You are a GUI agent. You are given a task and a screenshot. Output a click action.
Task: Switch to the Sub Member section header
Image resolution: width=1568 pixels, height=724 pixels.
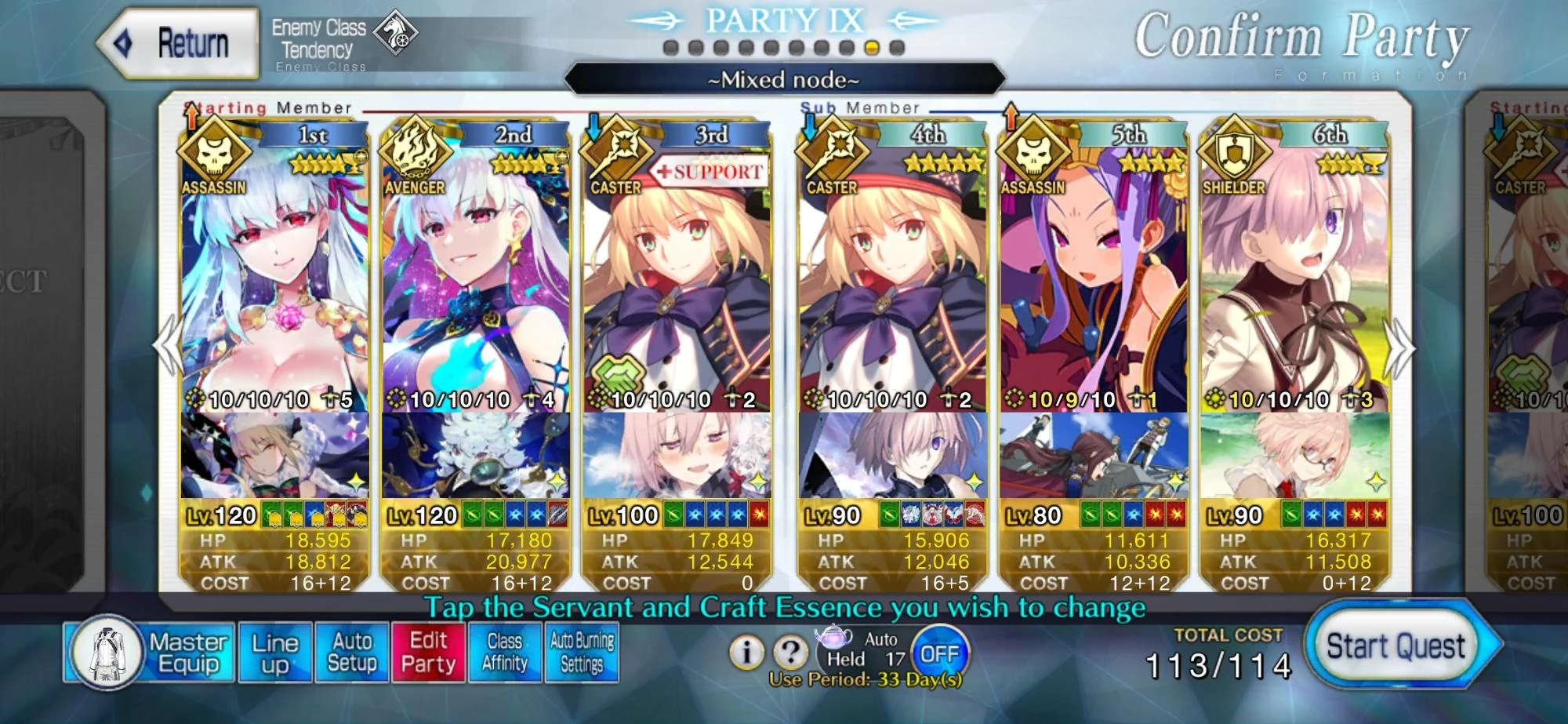point(859,107)
